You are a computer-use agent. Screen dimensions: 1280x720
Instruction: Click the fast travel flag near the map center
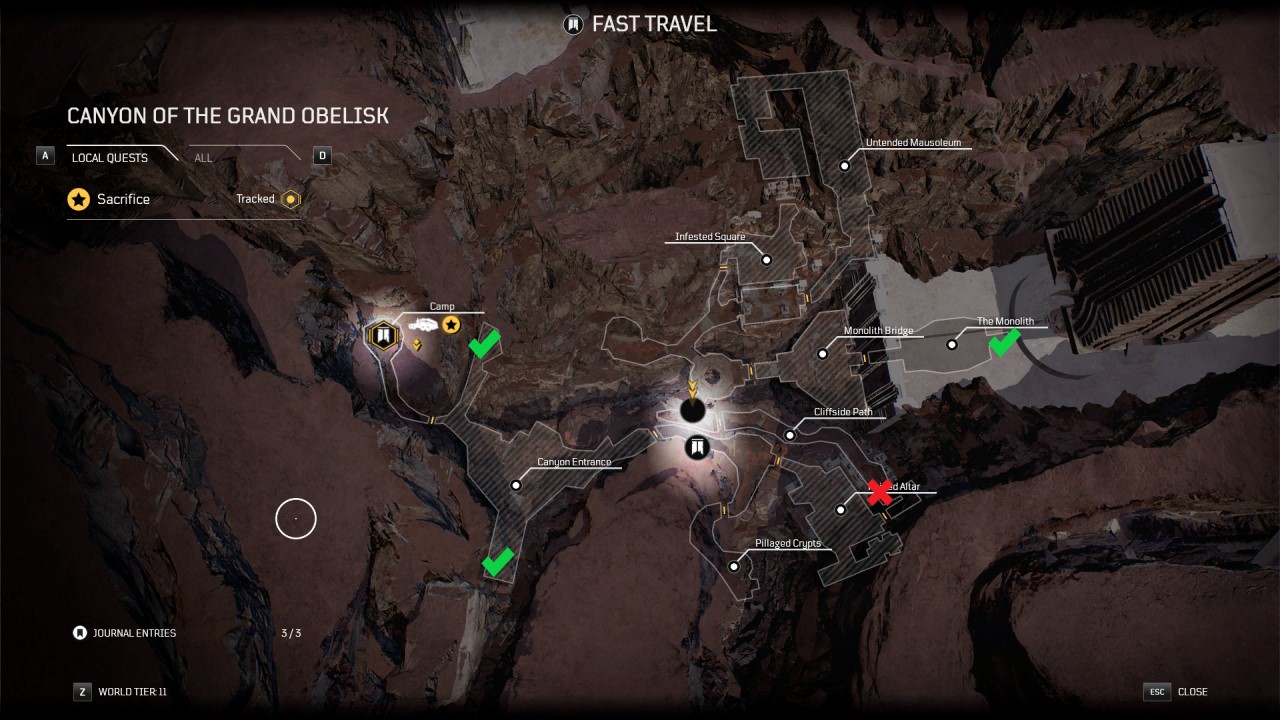point(697,447)
